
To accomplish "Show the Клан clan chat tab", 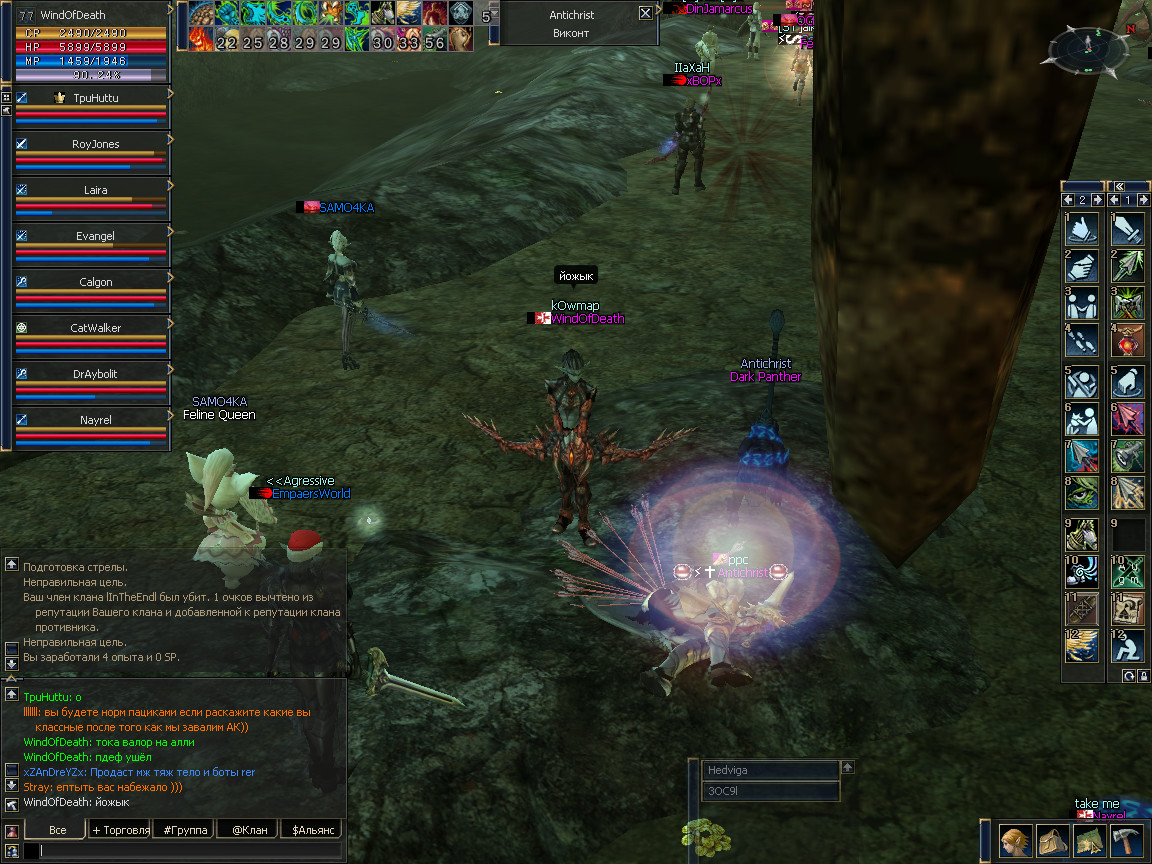I will (249, 830).
